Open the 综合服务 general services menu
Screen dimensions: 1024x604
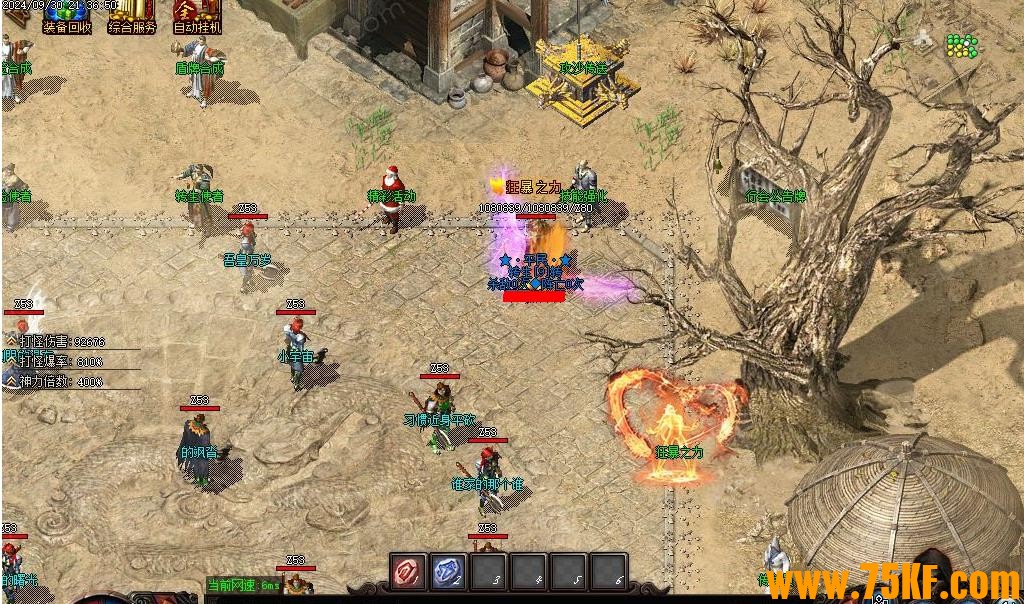pos(132,16)
